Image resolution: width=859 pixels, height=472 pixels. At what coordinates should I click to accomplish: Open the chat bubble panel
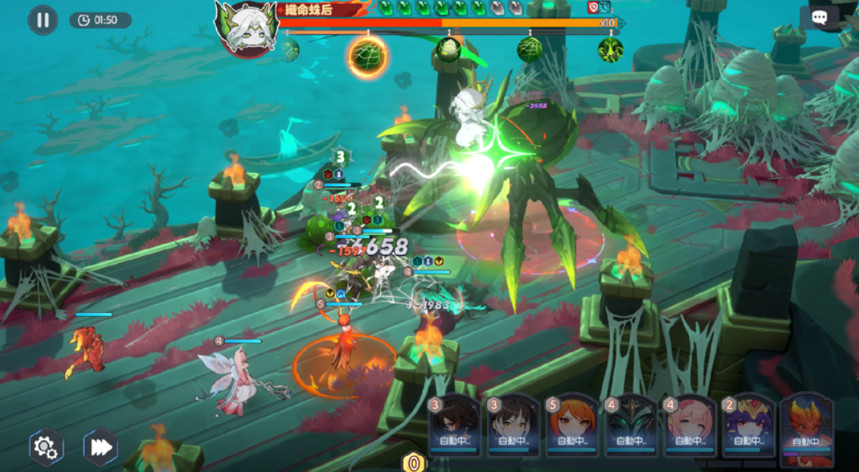(819, 18)
